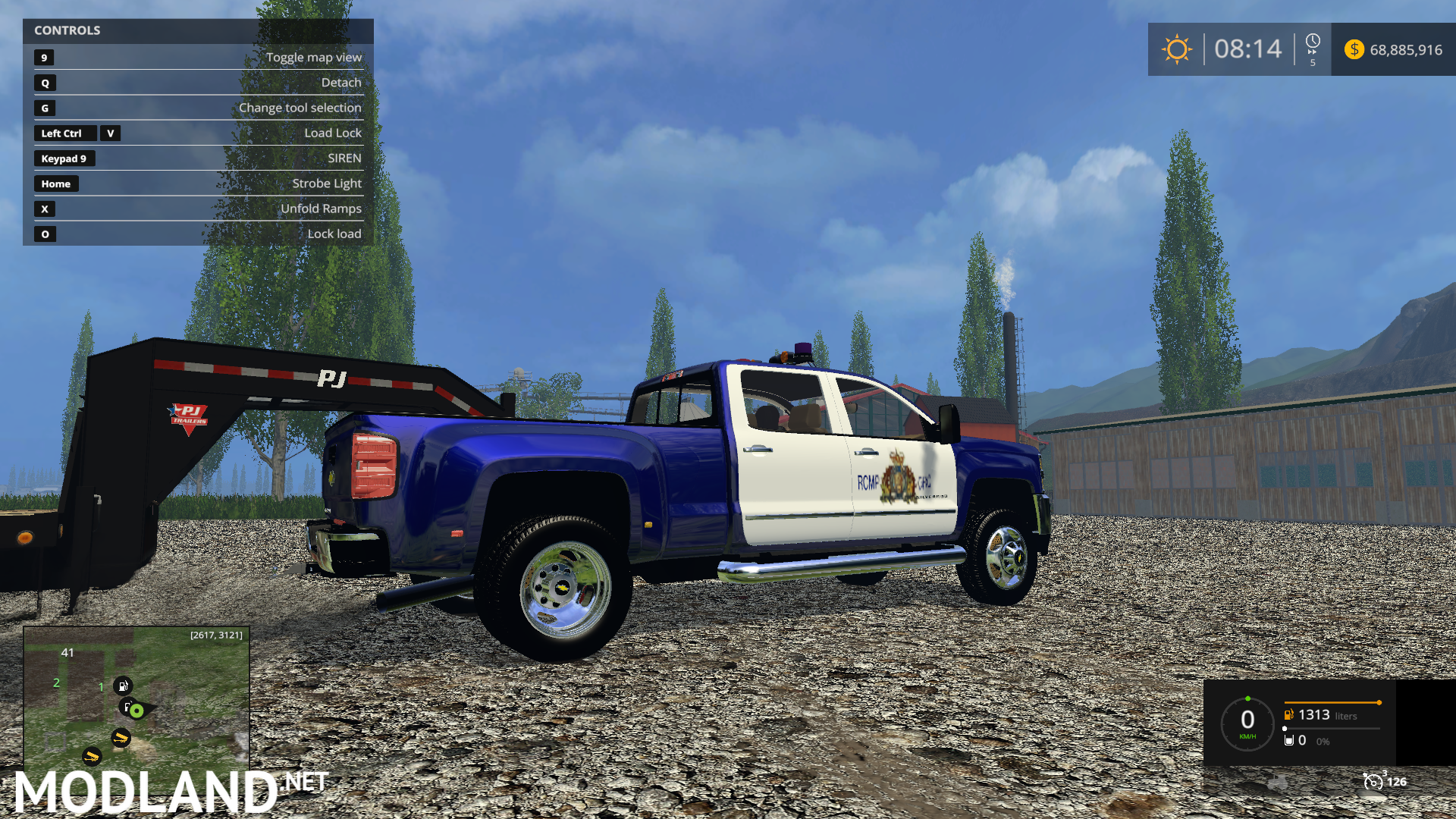Click the fill level bucket icon
The width and height of the screenshot is (1456, 819).
click(x=1290, y=740)
